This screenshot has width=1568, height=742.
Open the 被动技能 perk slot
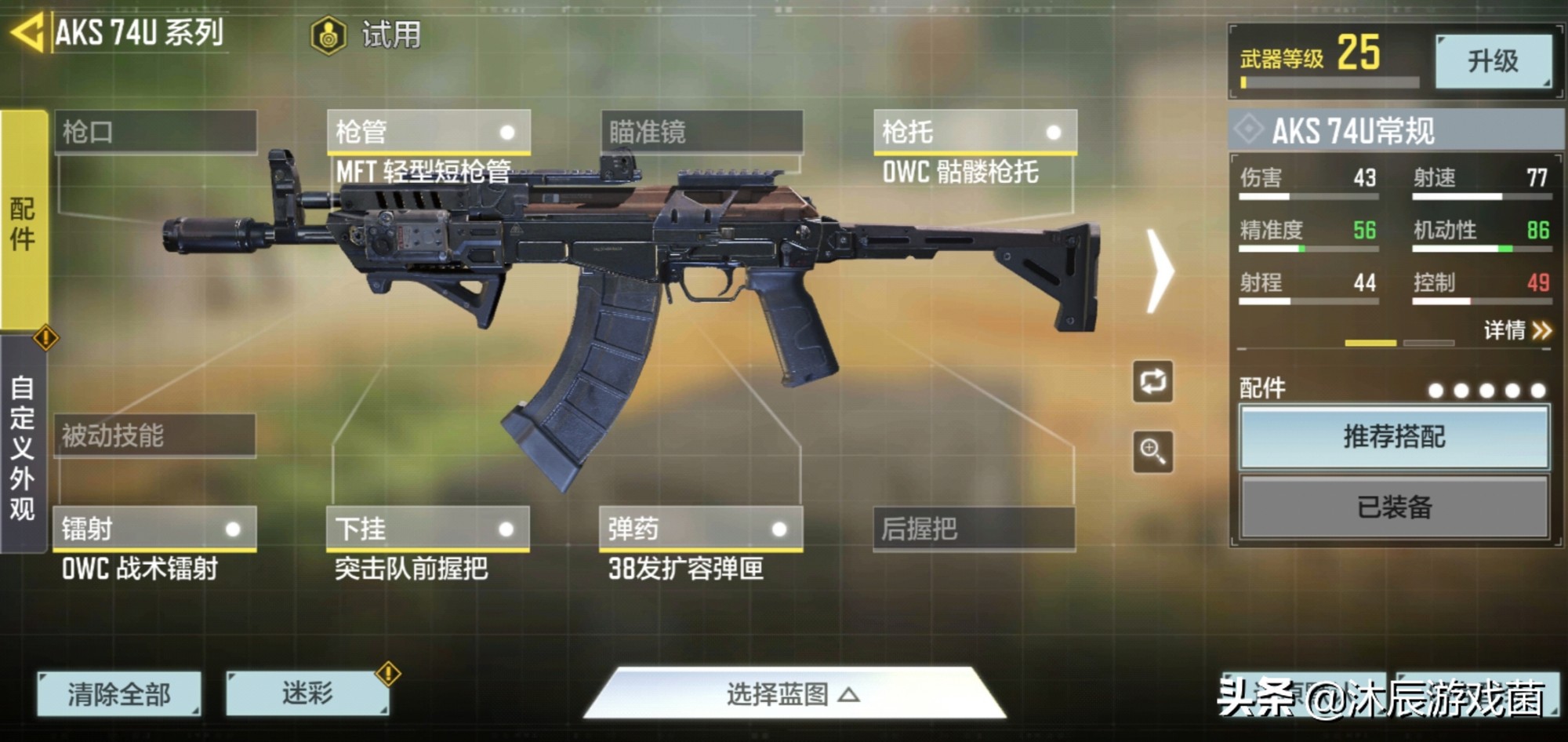[x=154, y=435]
